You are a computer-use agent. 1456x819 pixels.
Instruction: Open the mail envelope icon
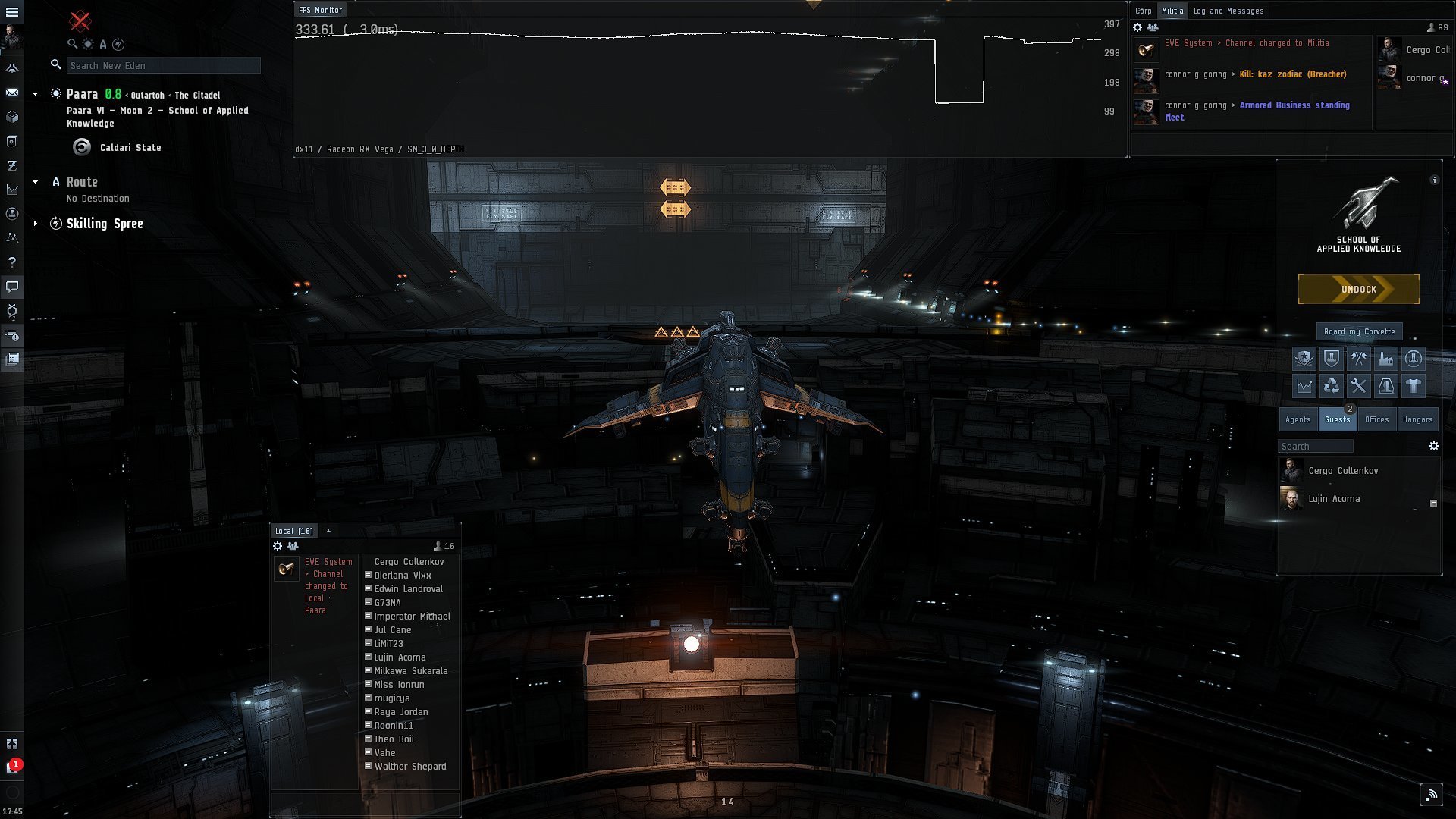[x=12, y=93]
